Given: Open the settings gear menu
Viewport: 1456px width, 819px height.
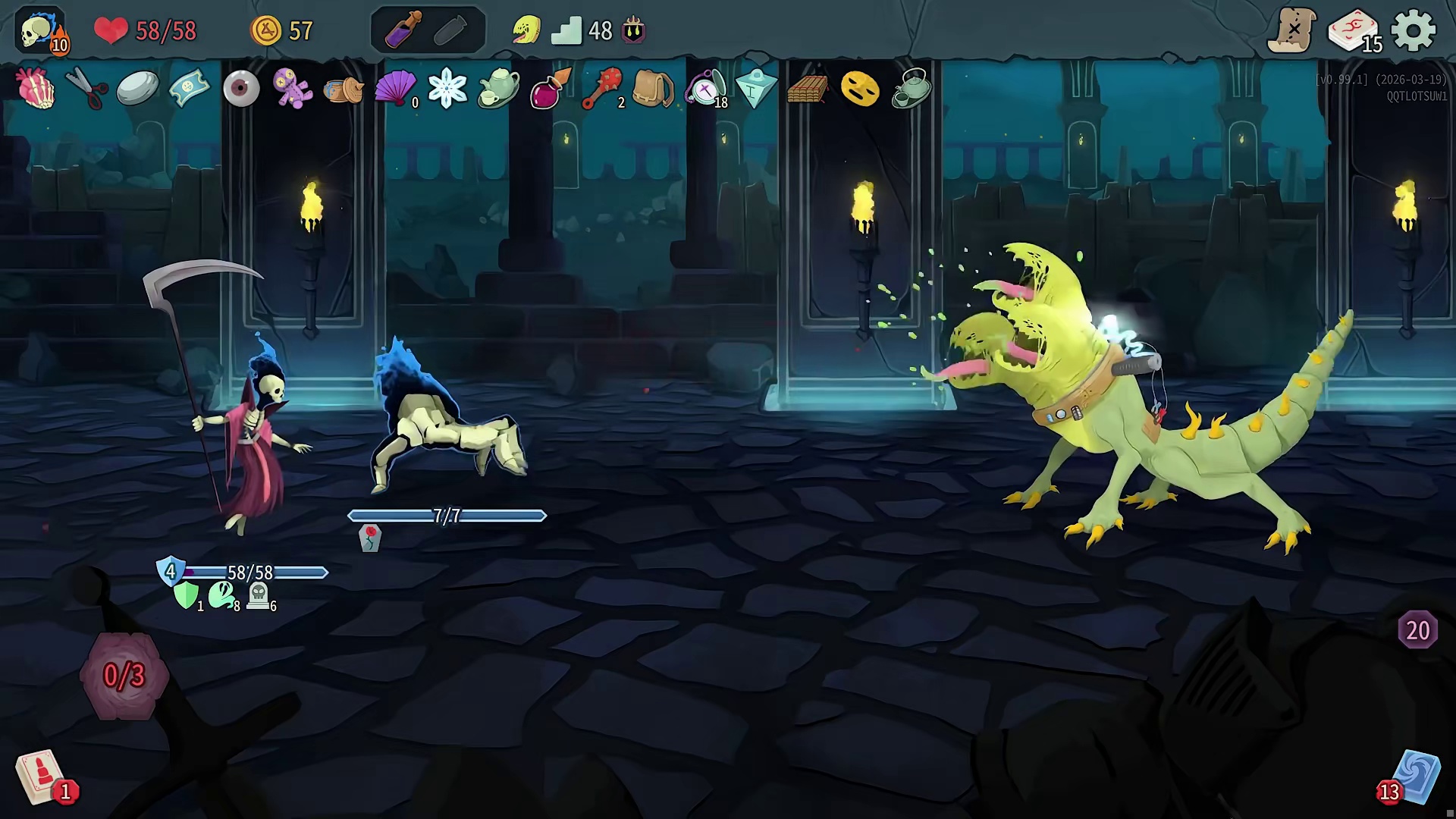Looking at the screenshot, I should click(x=1414, y=31).
